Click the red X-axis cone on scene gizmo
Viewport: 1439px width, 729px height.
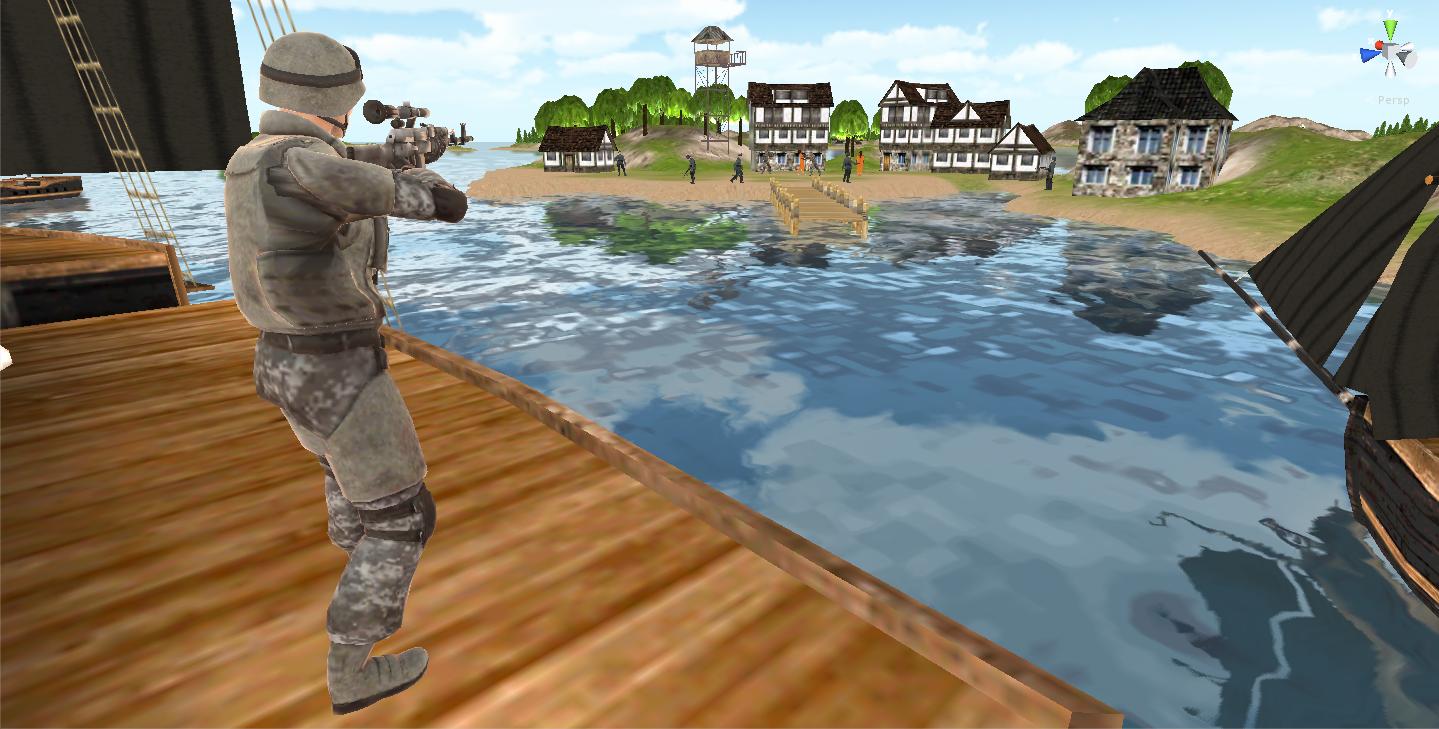tap(1378, 44)
